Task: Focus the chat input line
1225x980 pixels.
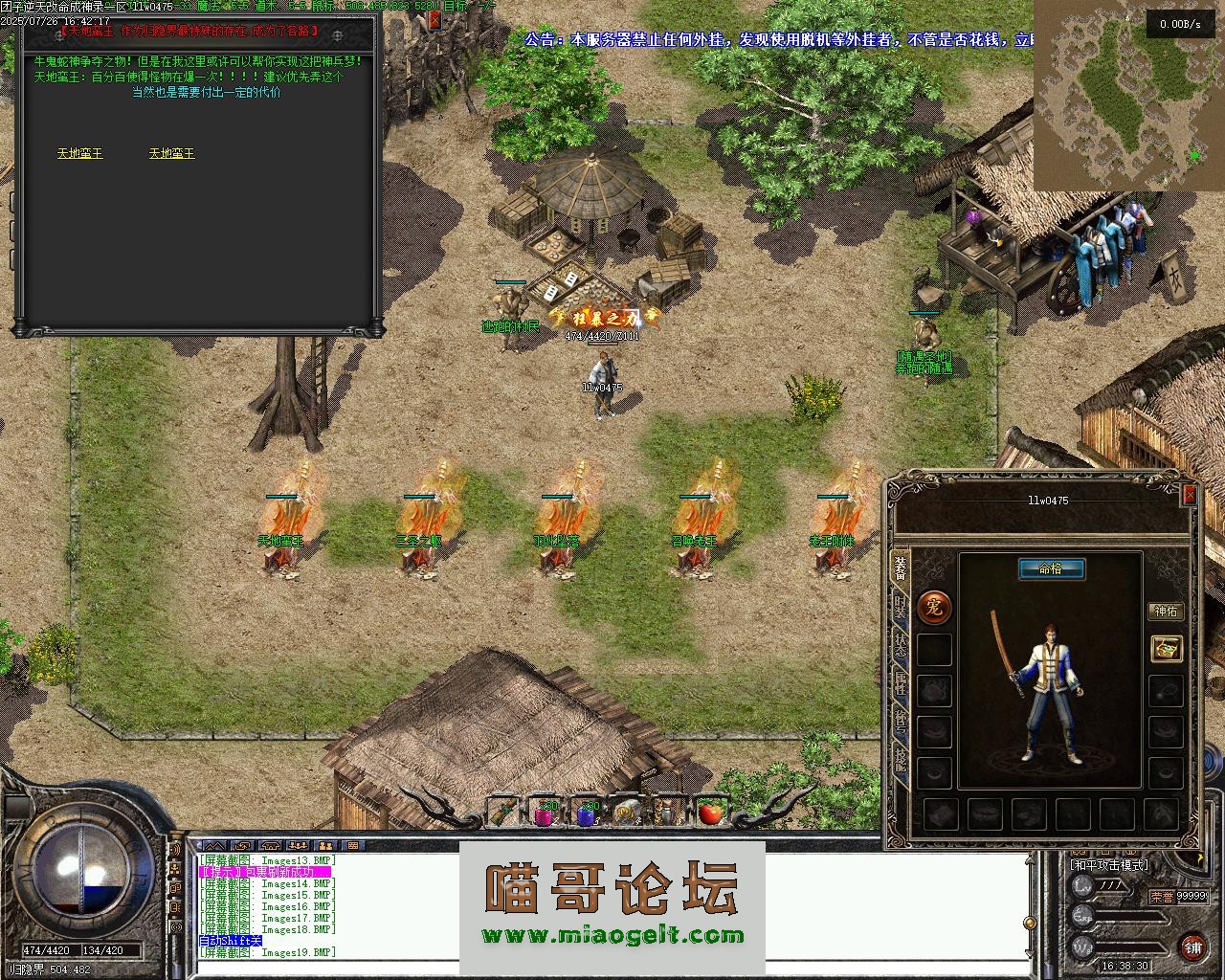Action: tap(612, 969)
